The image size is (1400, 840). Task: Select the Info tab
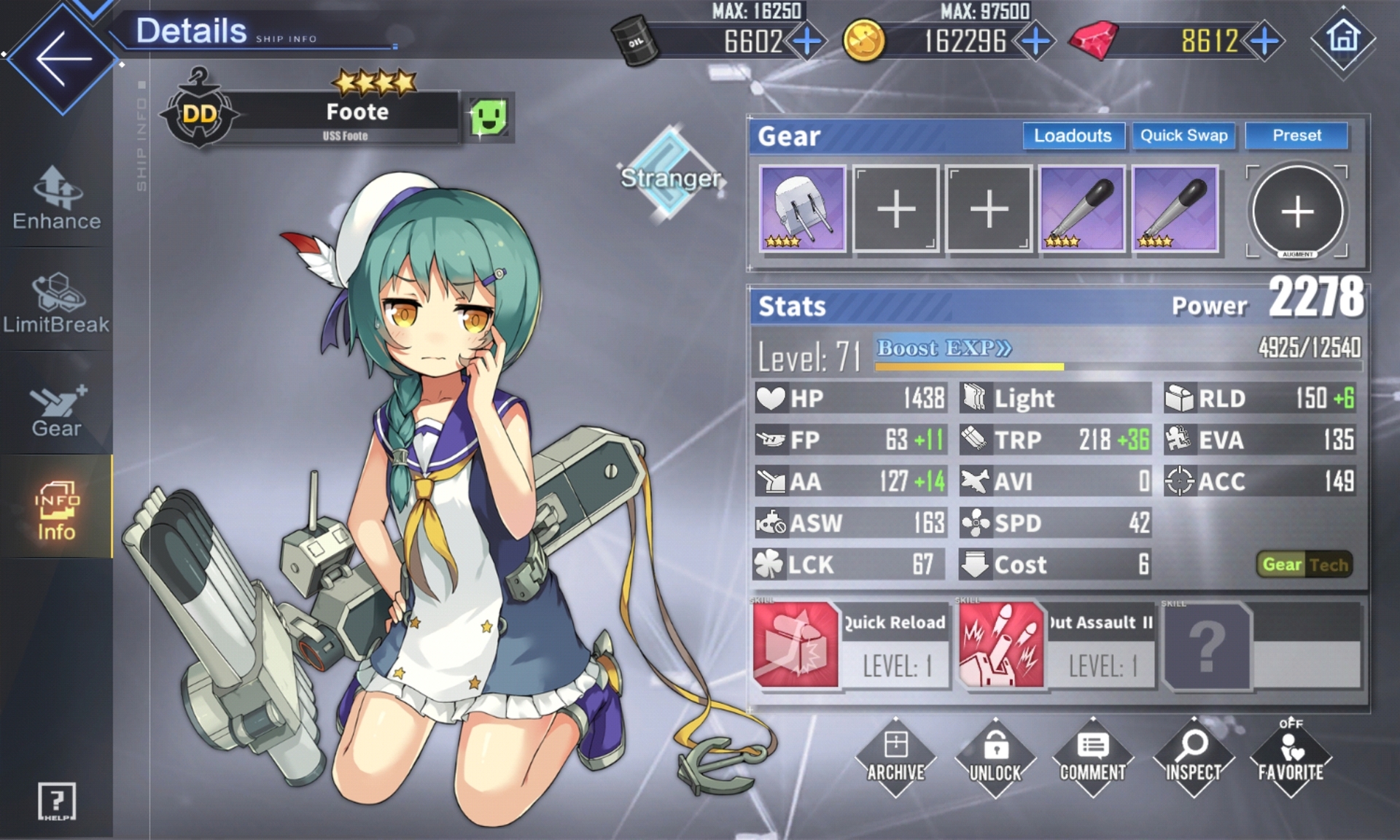click(57, 509)
